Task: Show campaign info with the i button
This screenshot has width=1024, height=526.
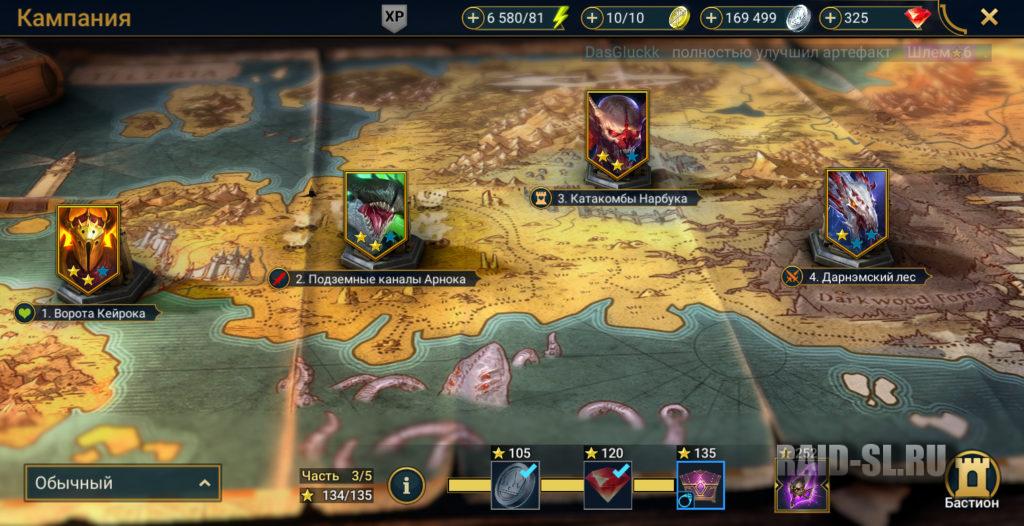Action: [406, 485]
